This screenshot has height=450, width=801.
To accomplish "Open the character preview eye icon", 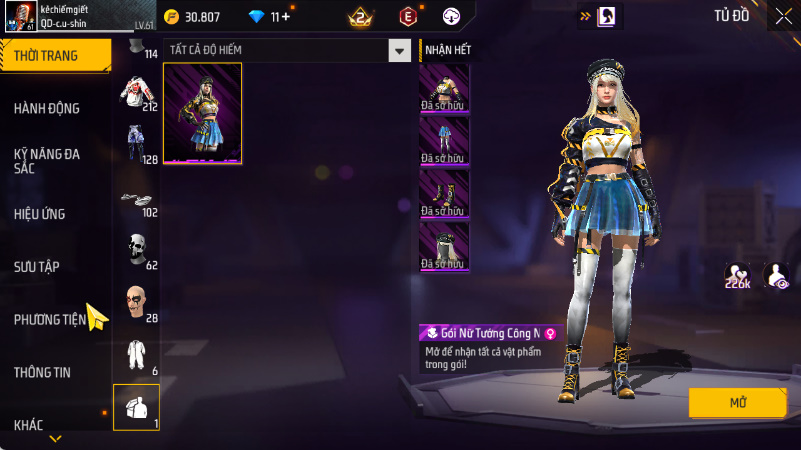I will coord(775,276).
